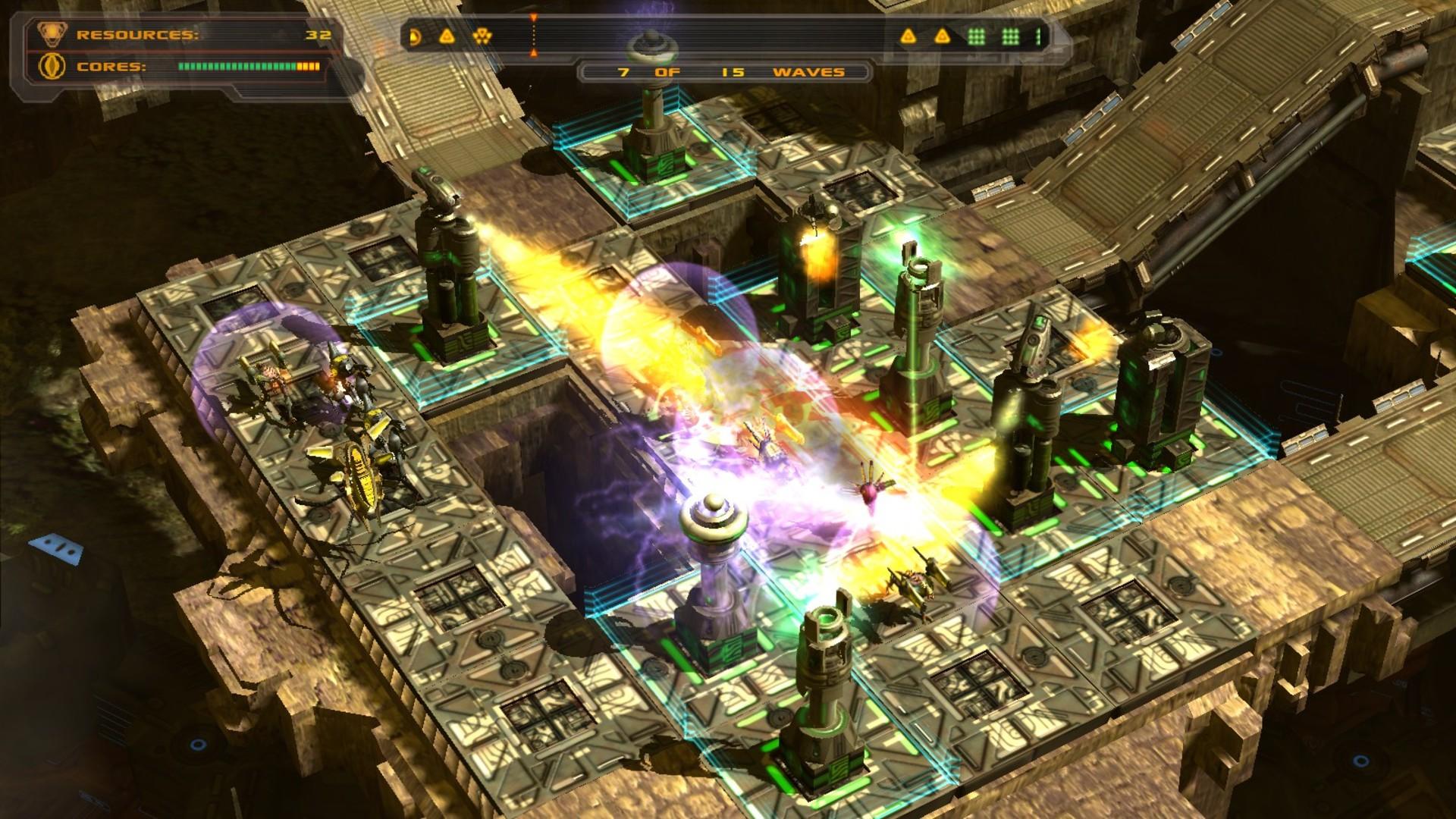Select the second warning triangle icon in the right wave strip
Screen dimensions: 1456x819
[943, 36]
